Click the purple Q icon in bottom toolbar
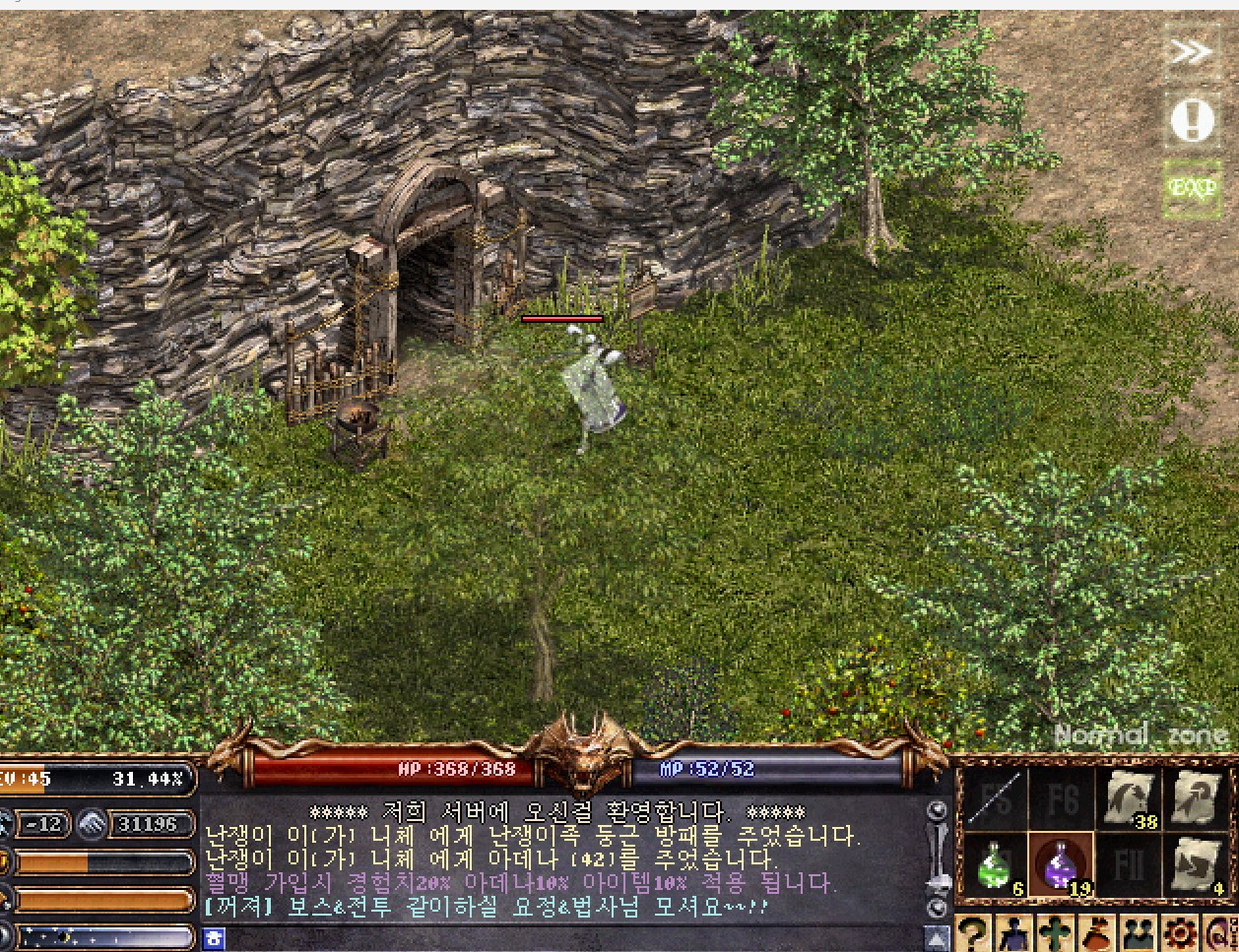 point(1219,933)
